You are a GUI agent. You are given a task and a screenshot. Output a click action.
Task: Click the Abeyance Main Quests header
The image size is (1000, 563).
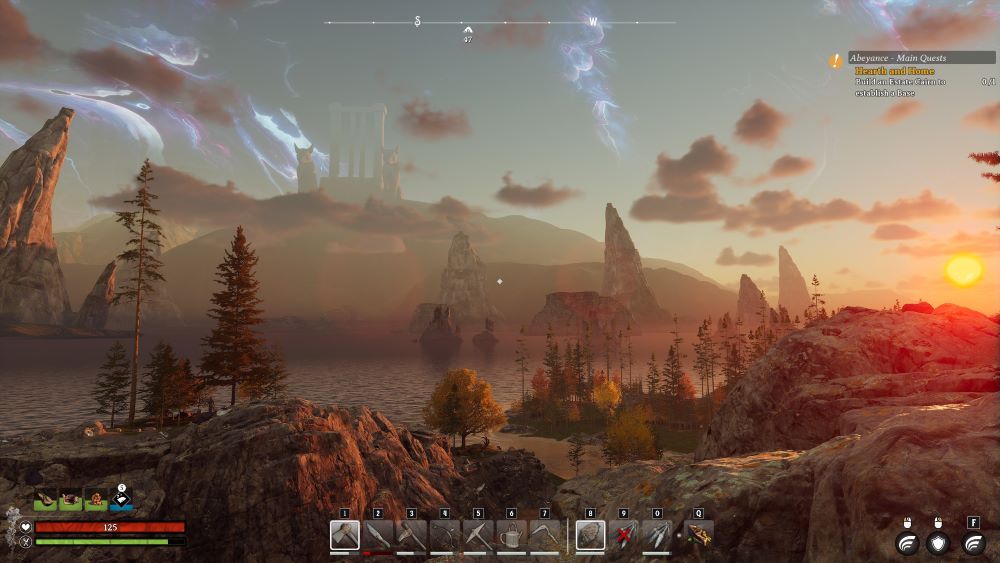[x=920, y=58]
